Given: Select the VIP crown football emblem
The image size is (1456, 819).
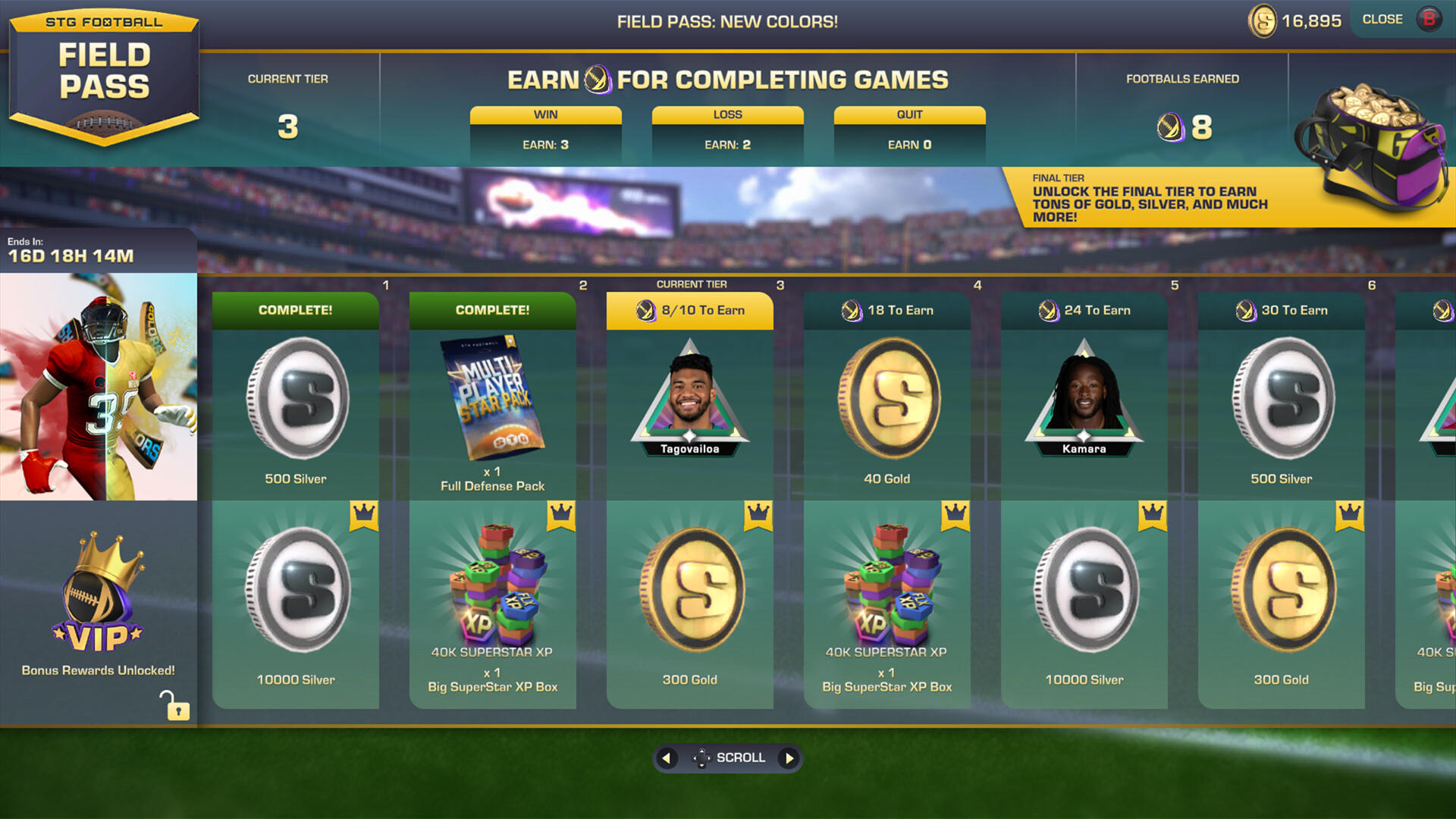Looking at the screenshot, I should [x=99, y=595].
